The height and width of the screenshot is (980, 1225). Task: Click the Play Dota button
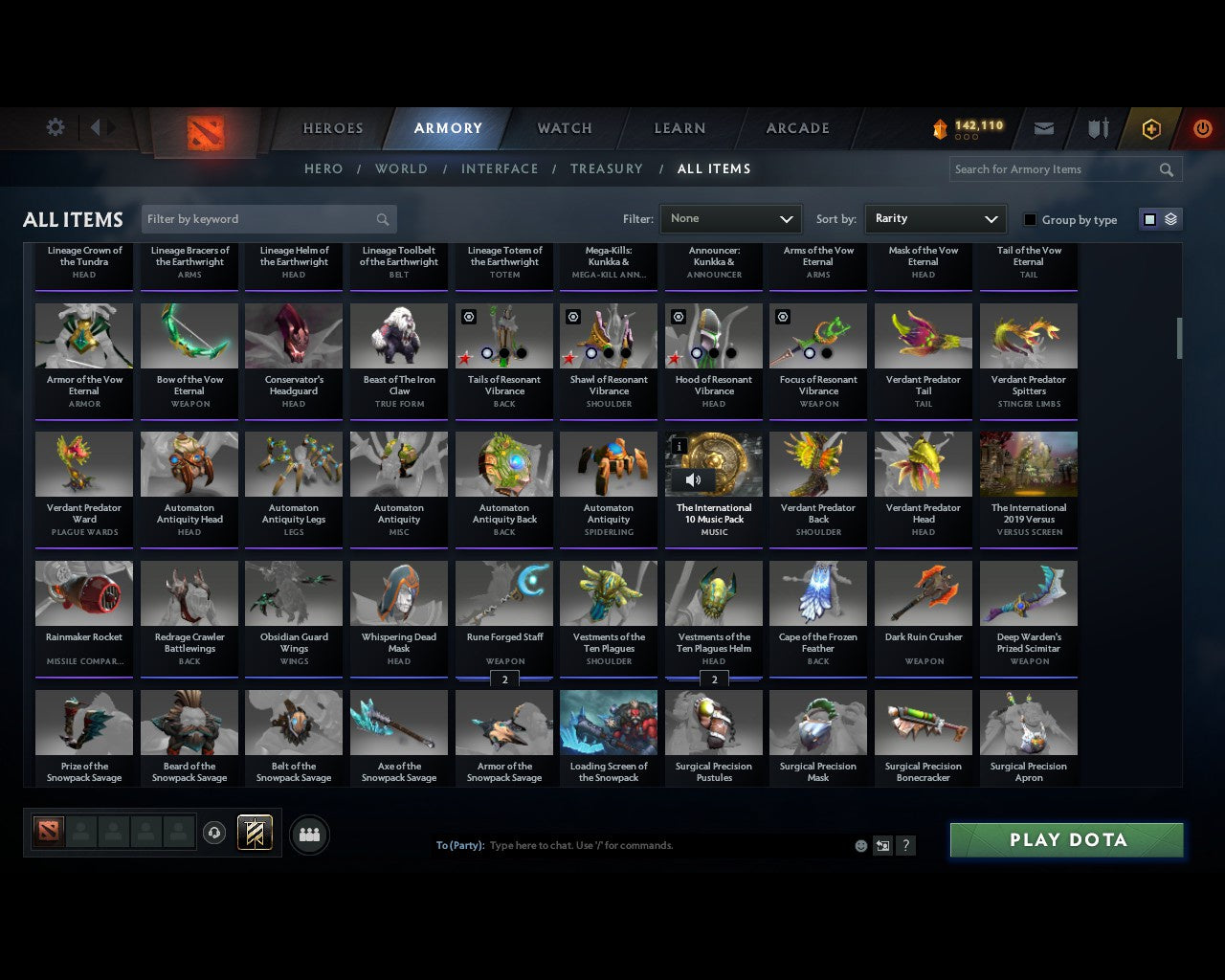pos(1065,839)
